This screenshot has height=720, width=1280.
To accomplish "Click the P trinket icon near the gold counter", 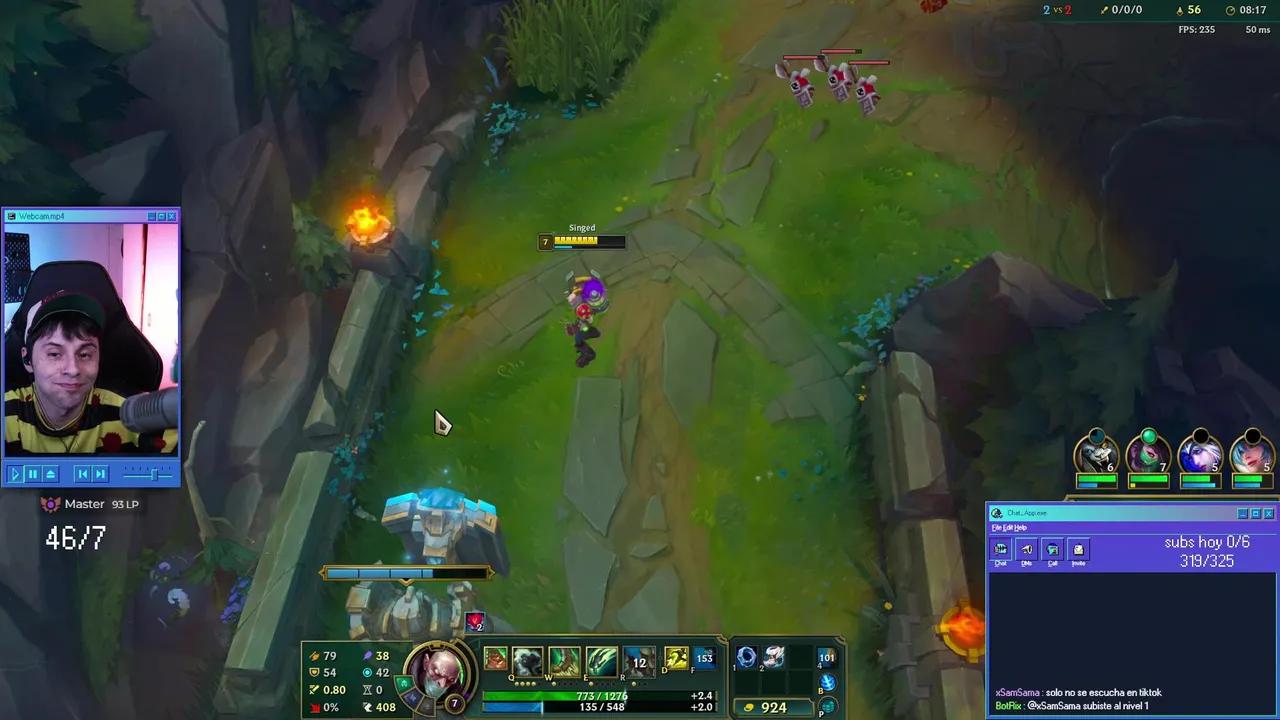I will (827, 706).
